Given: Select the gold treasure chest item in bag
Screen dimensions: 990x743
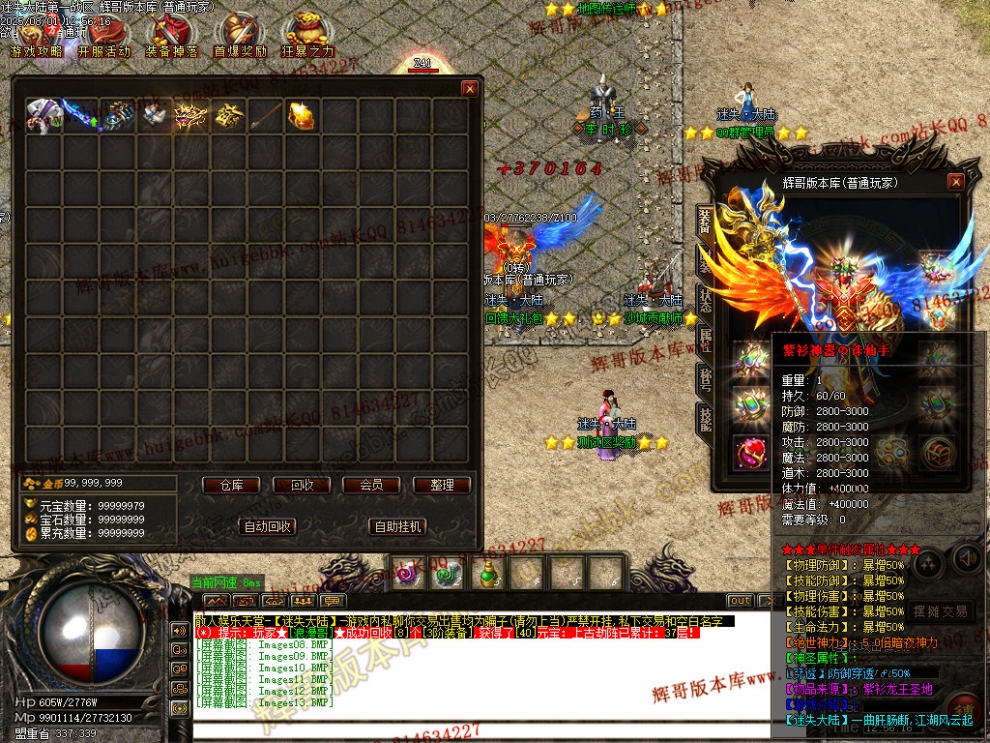Looking at the screenshot, I should pos(302,115).
